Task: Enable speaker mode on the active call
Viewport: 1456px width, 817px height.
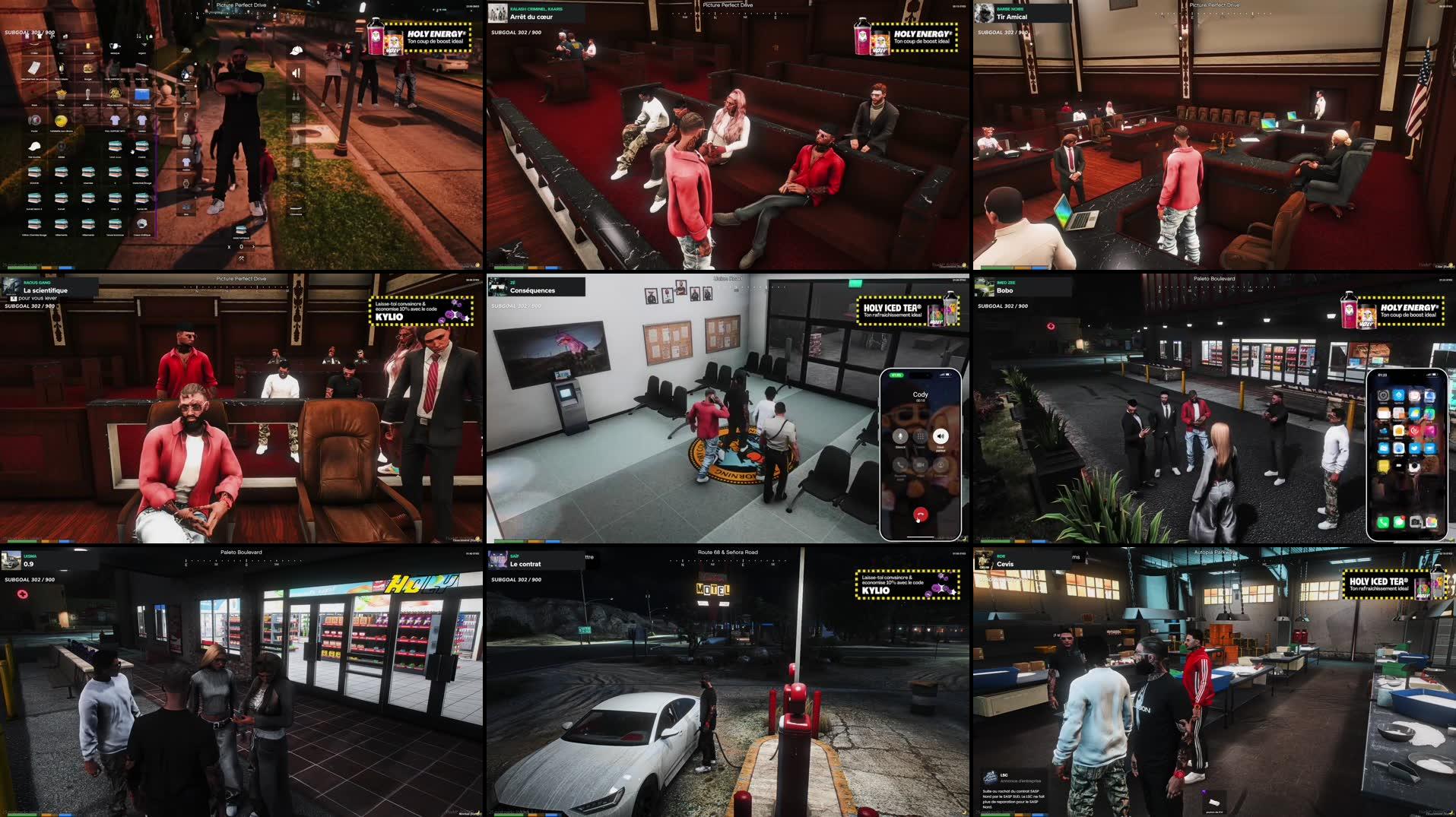Action: click(941, 436)
